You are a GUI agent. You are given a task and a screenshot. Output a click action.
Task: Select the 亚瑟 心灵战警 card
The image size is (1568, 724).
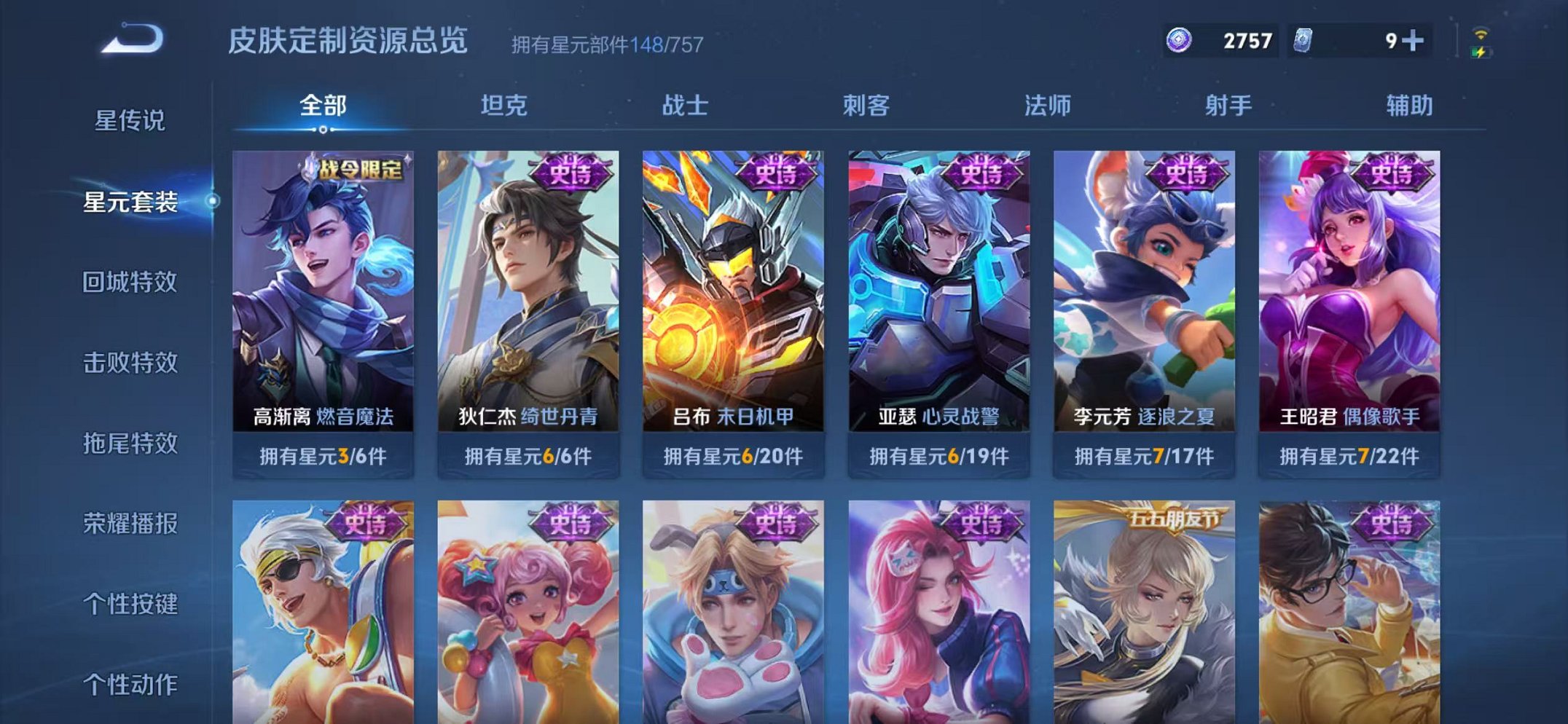941,291
